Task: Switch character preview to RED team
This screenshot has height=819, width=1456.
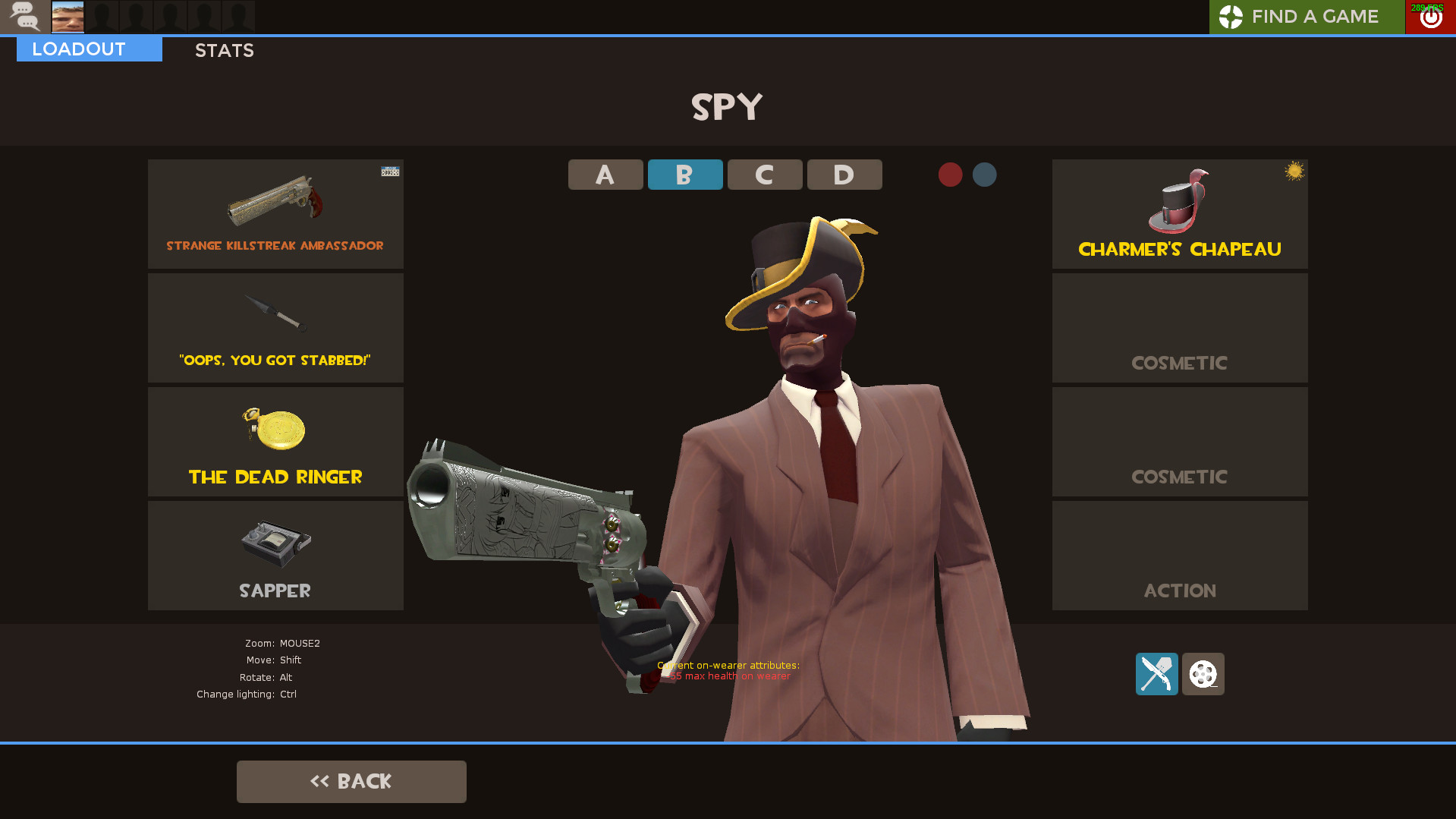Action: pos(950,174)
